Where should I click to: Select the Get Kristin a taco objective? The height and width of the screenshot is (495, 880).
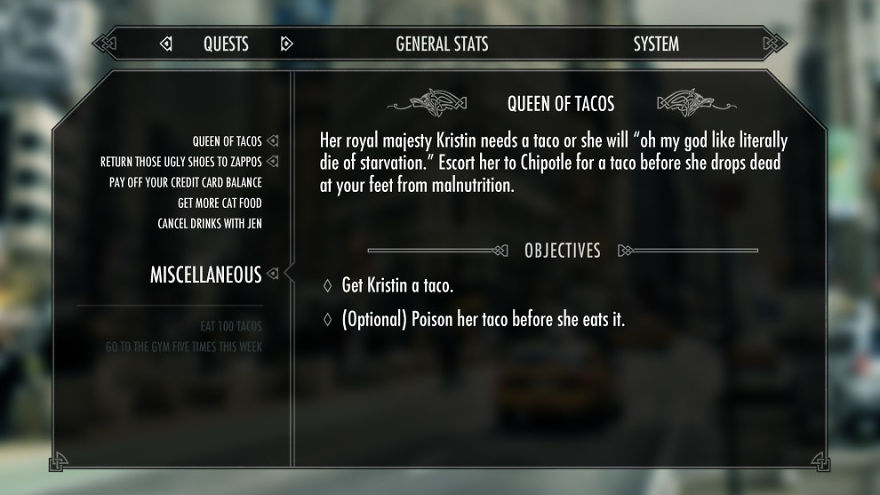[x=397, y=286]
